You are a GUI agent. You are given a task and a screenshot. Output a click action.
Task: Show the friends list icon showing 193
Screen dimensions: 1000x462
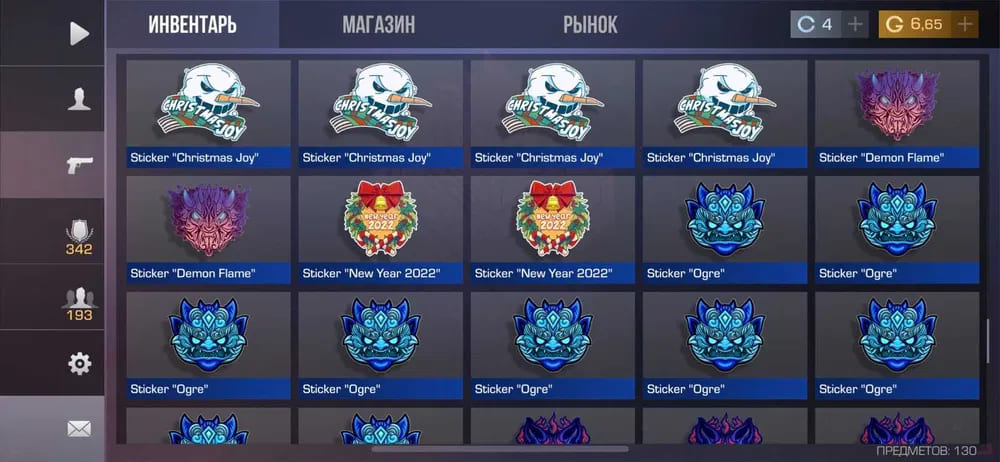79,303
